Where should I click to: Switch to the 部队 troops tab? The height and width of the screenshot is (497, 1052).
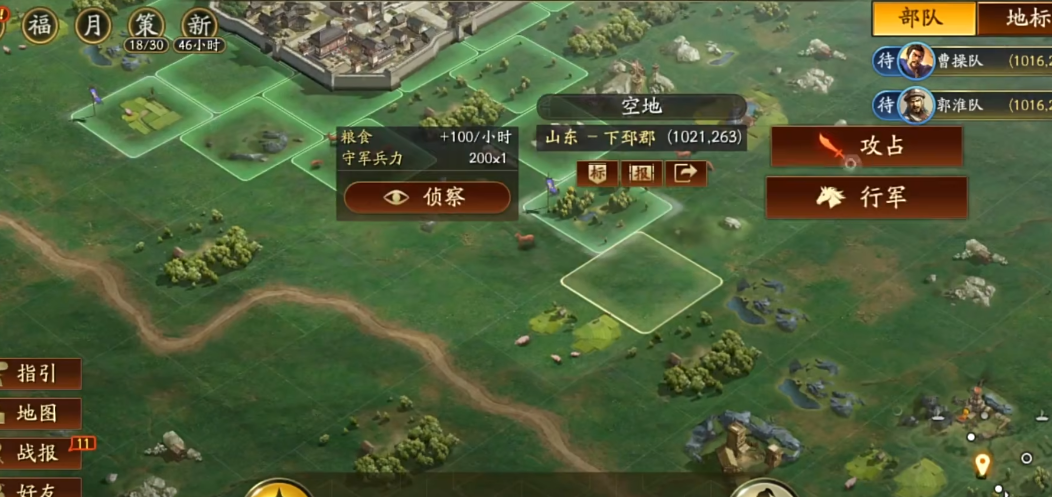coord(922,18)
